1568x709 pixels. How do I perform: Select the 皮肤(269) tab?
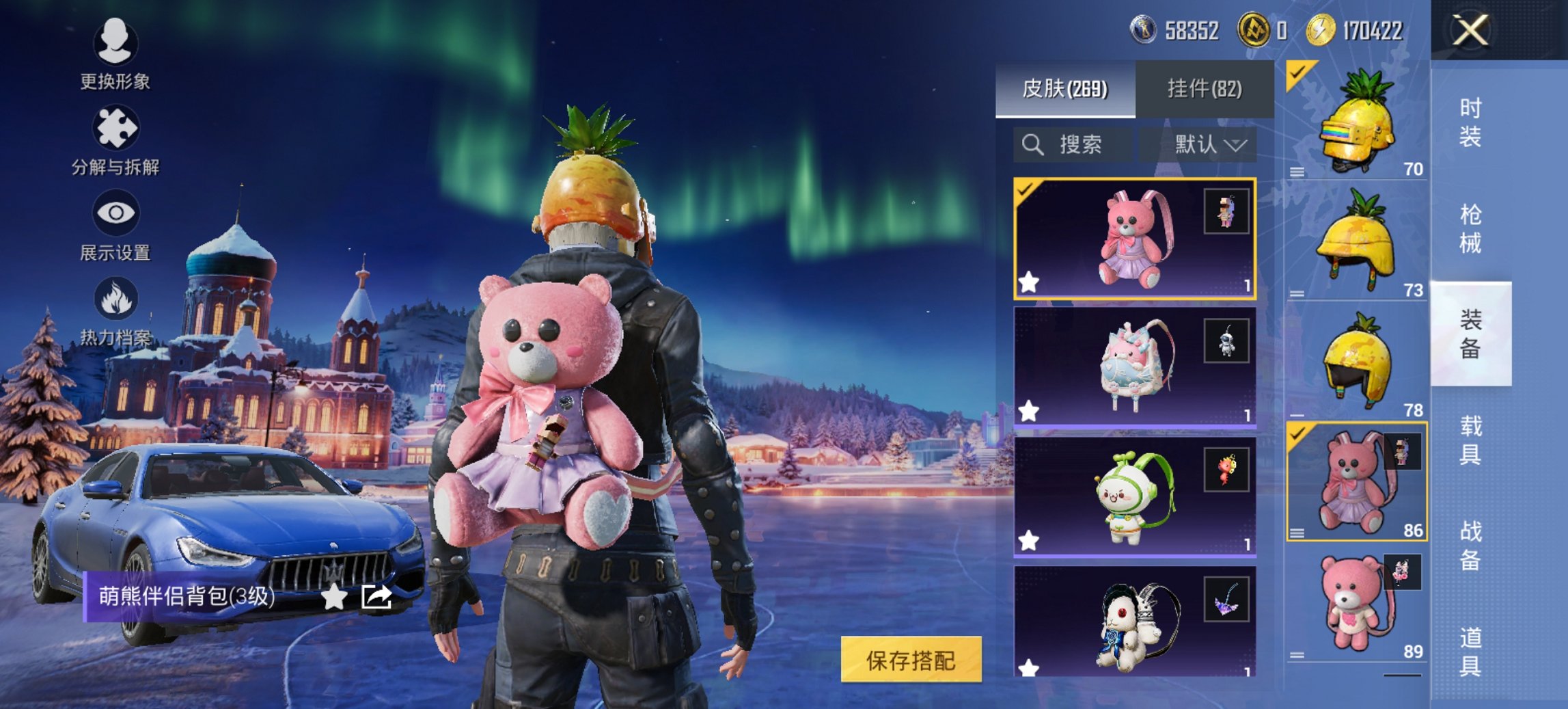[1066, 90]
